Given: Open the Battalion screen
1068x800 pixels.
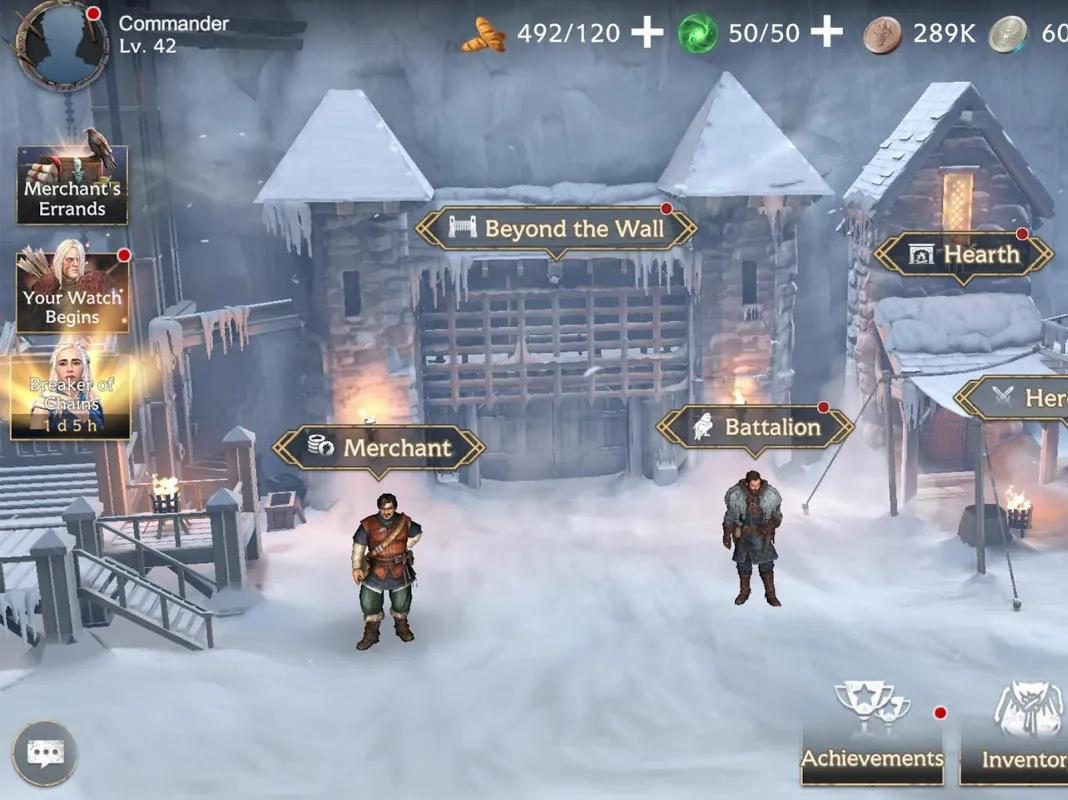Looking at the screenshot, I should [756, 428].
